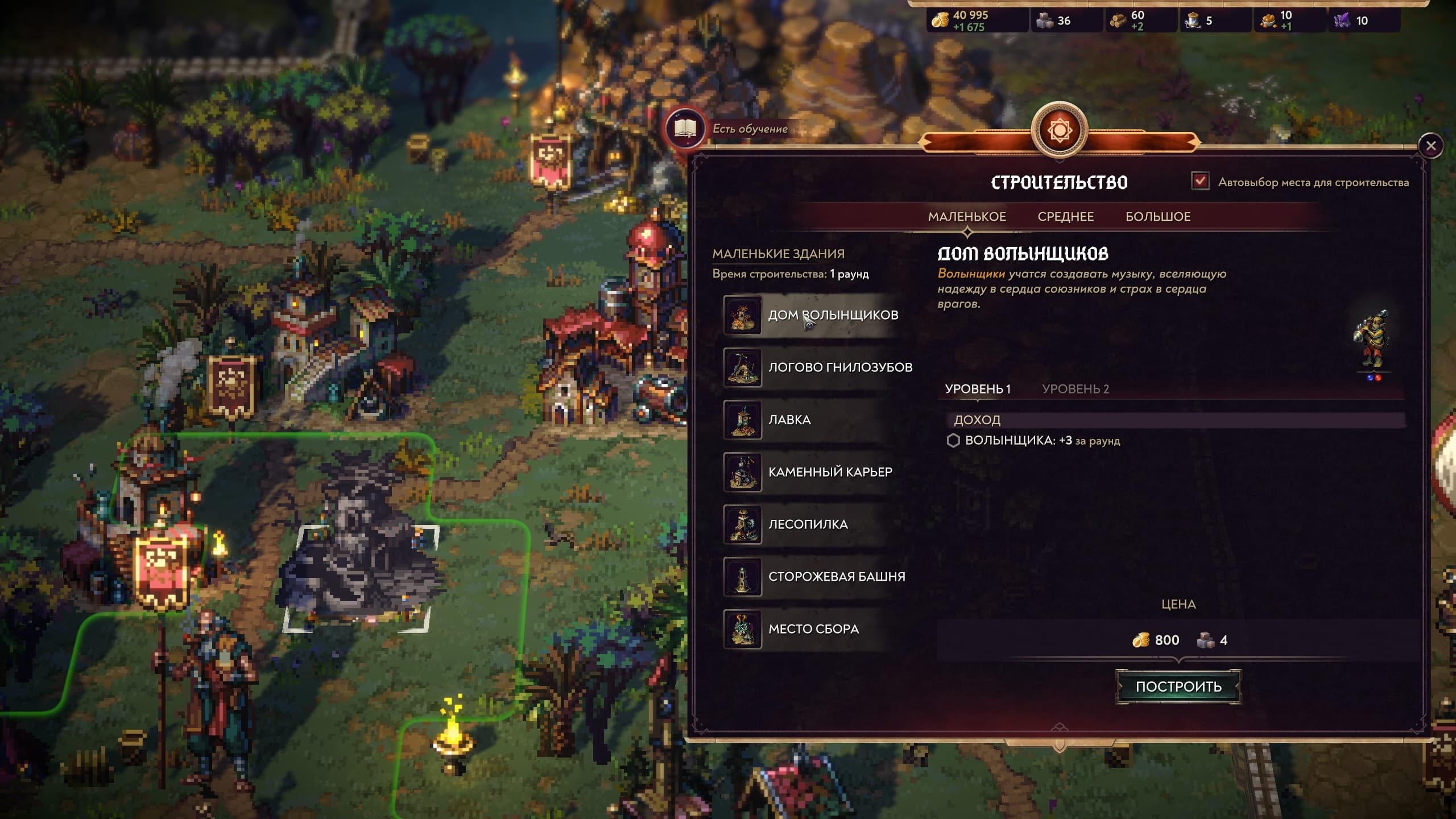Switch to the Среднее tab

point(1065,217)
